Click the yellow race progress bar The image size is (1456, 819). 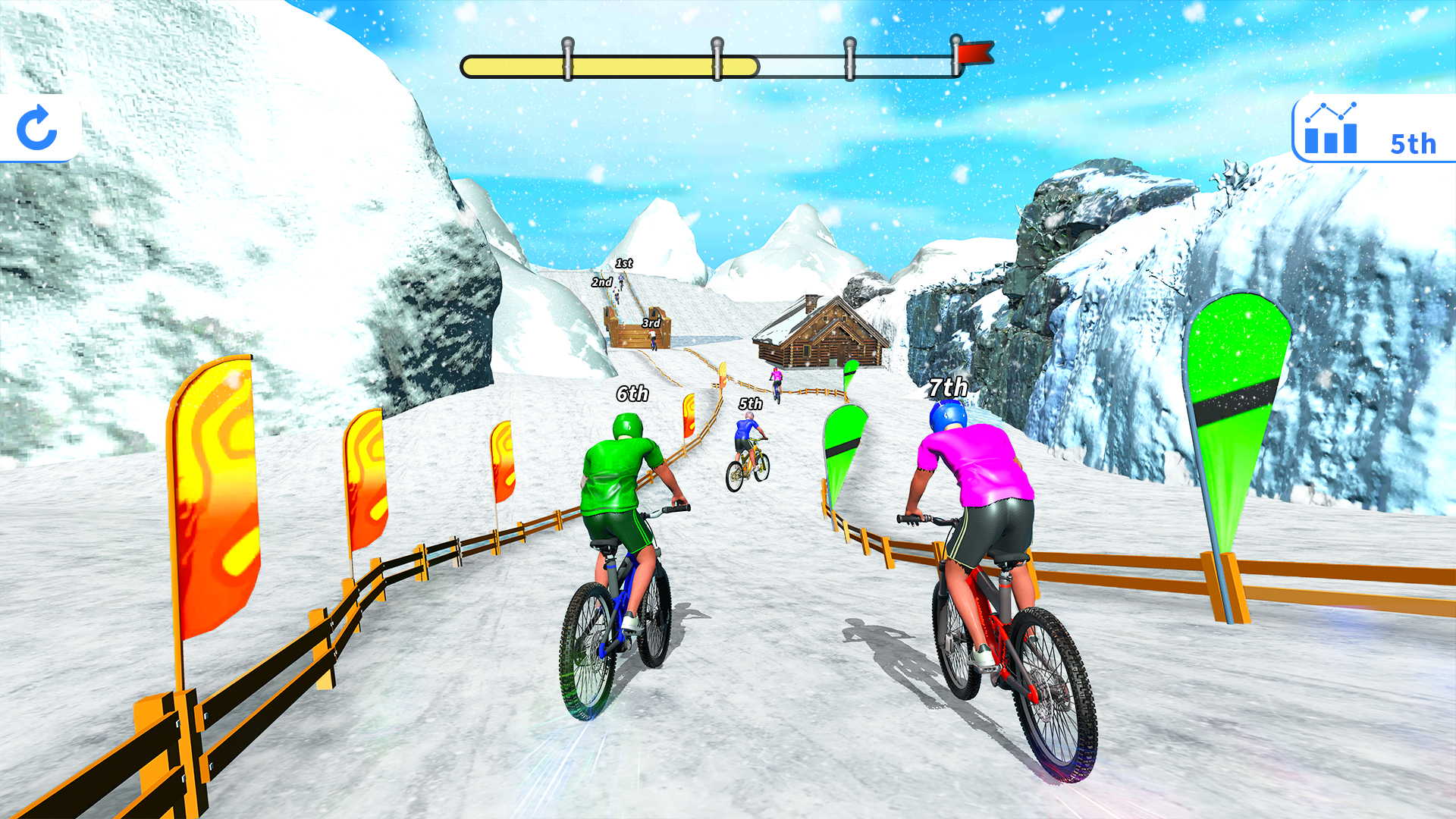point(607,64)
